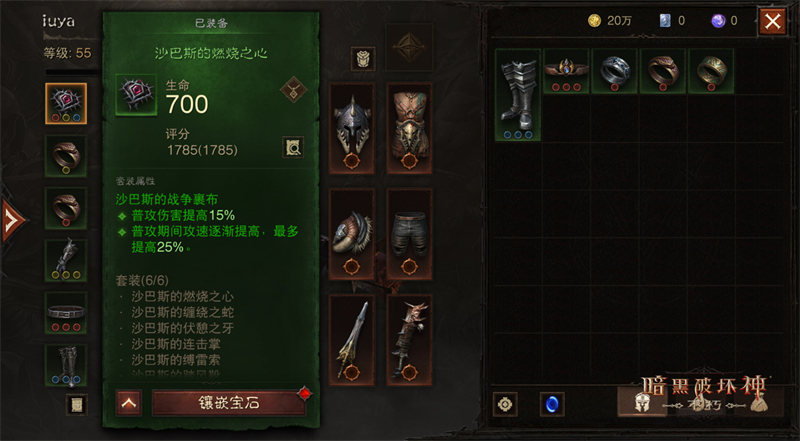Select the equipped main-hand sword slot

coord(352,338)
